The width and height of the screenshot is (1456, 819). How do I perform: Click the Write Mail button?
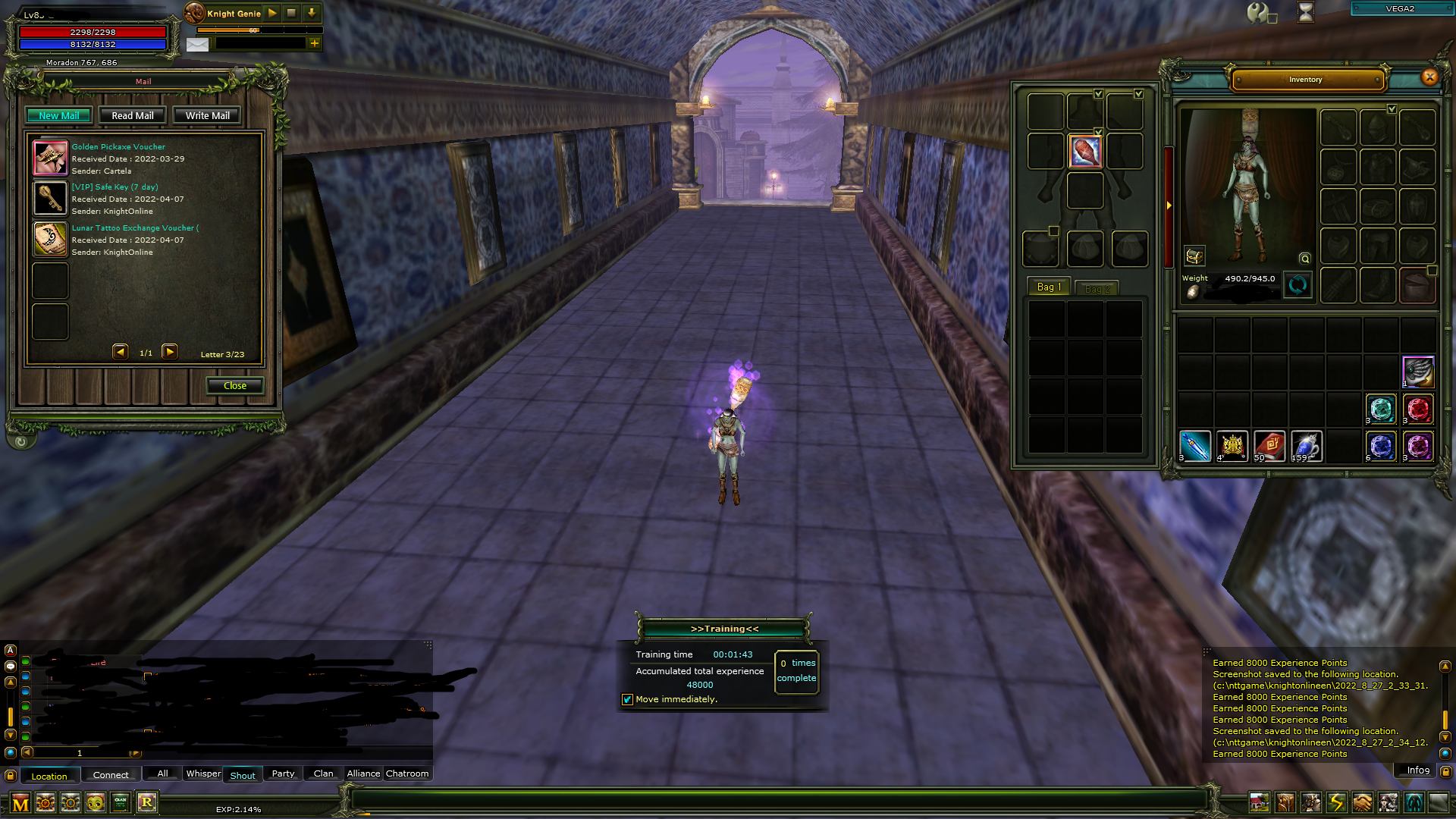206,115
